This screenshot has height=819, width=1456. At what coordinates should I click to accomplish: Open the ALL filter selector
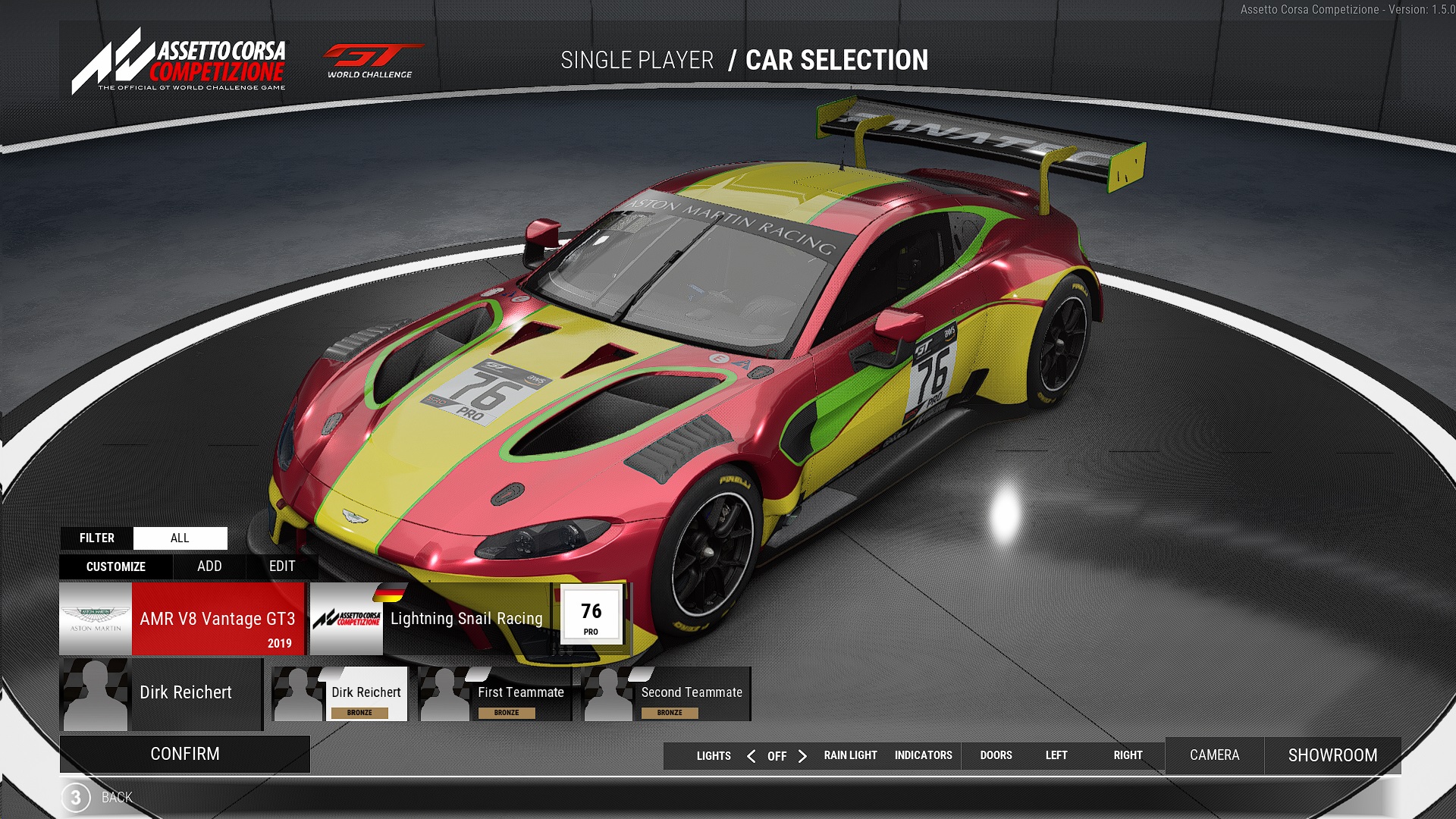coord(180,538)
